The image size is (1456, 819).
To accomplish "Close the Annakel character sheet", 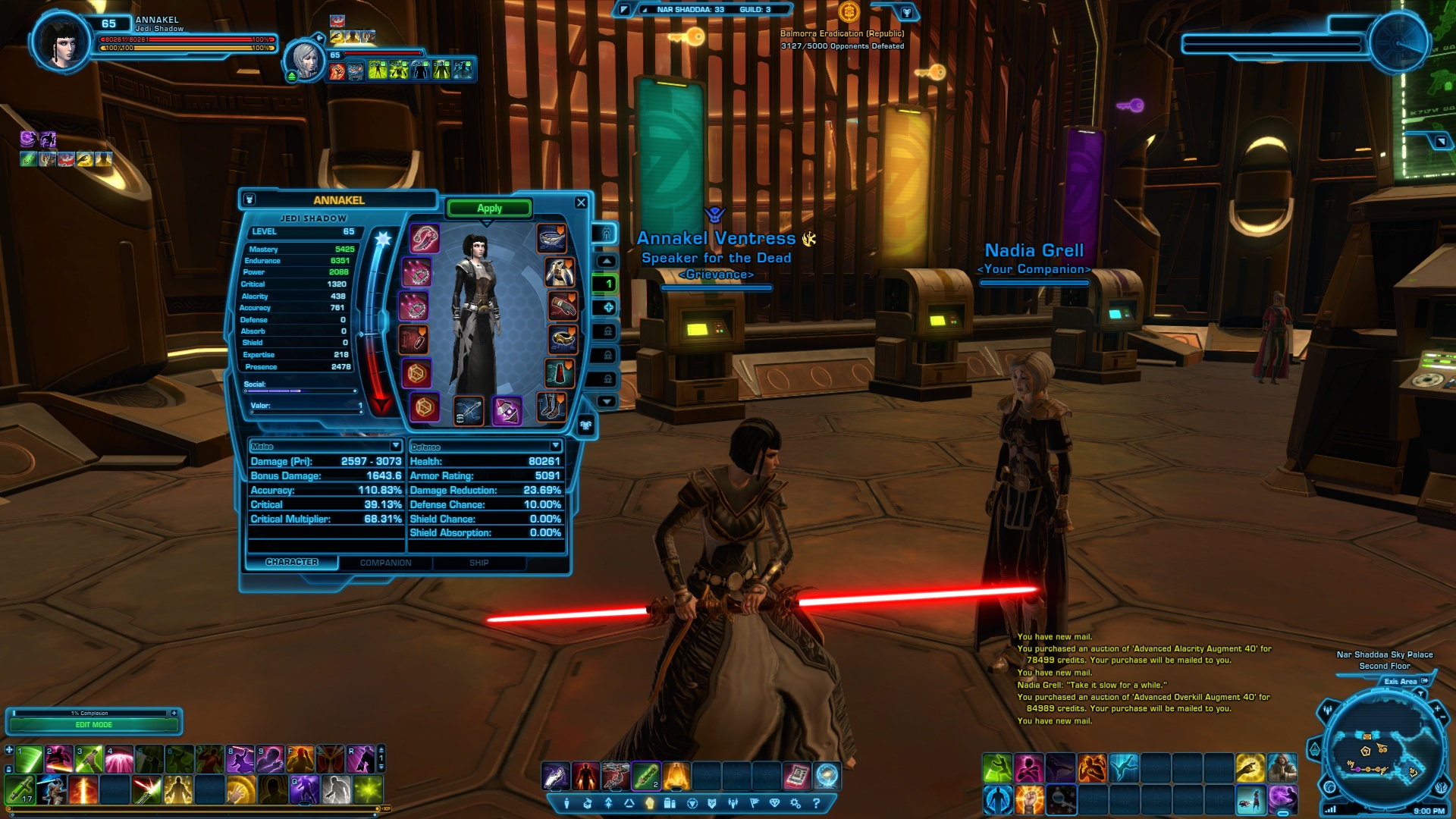I will (581, 202).
